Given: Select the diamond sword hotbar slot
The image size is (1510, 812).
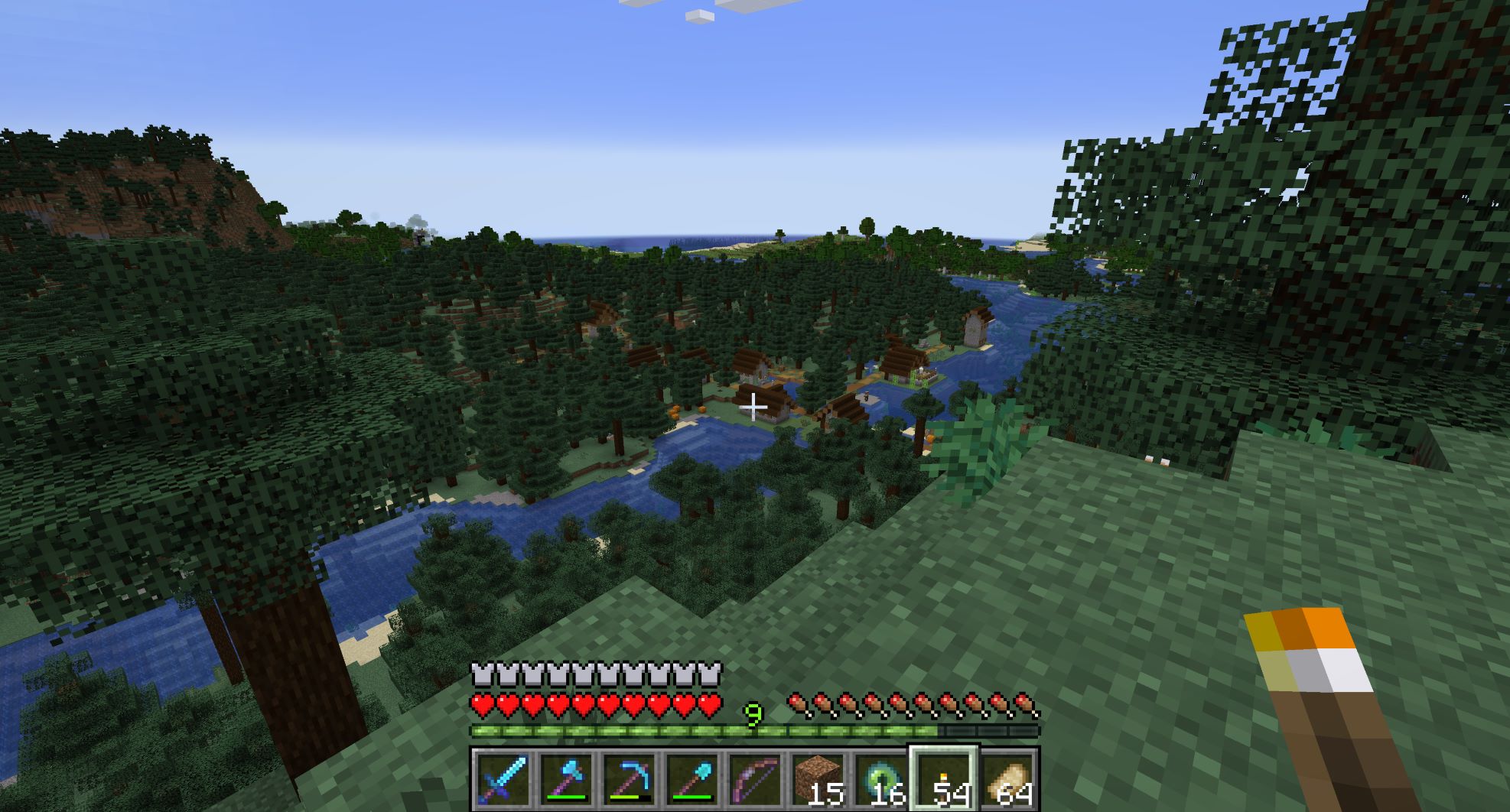Looking at the screenshot, I should coord(503,779).
